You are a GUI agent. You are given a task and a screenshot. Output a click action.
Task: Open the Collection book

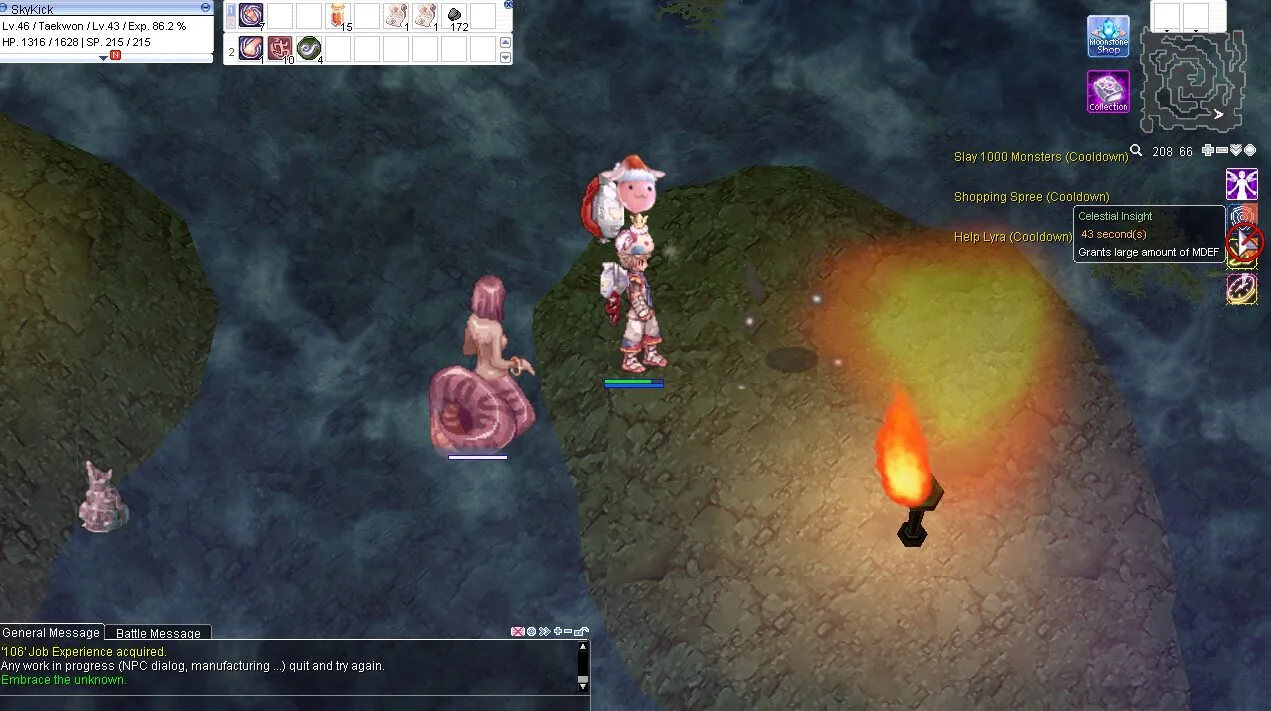pos(1108,91)
